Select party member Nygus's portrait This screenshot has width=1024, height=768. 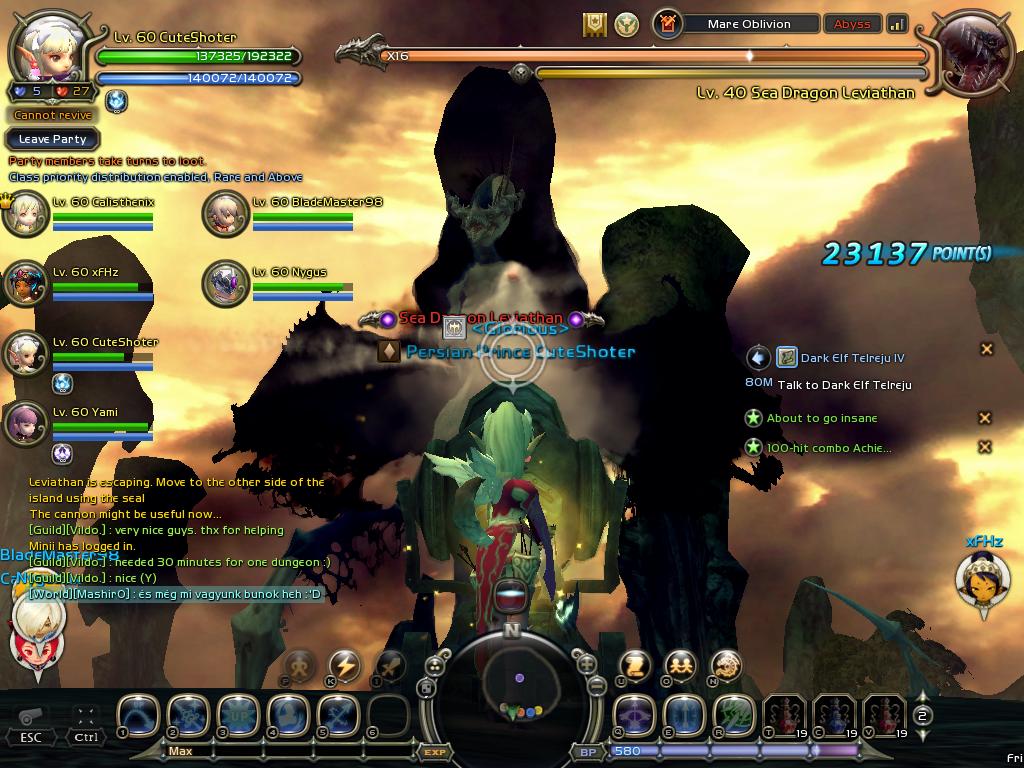coord(225,283)
